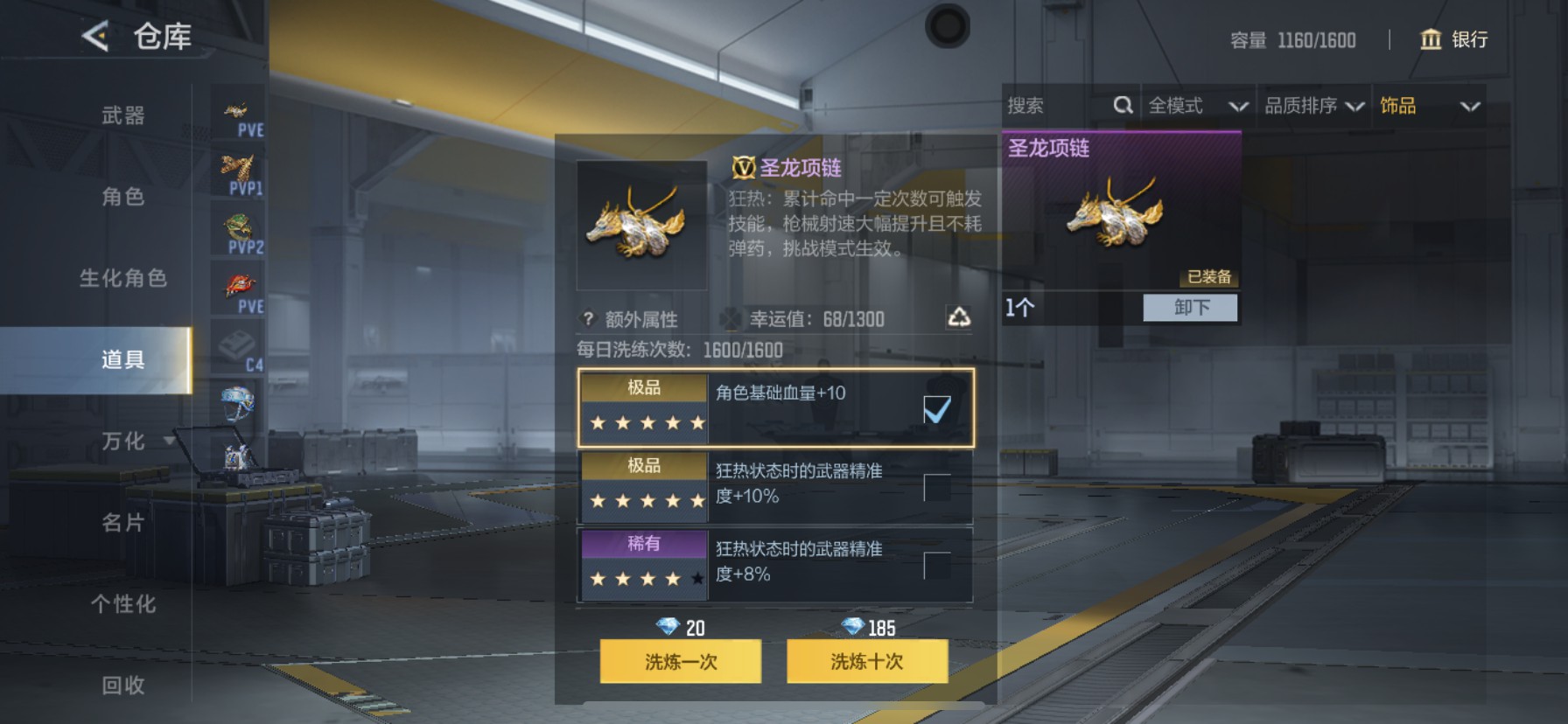This screenshot has height=724, width=1568.
Task: Click the back arrow next to 仓库
Action: click(94, 36)
